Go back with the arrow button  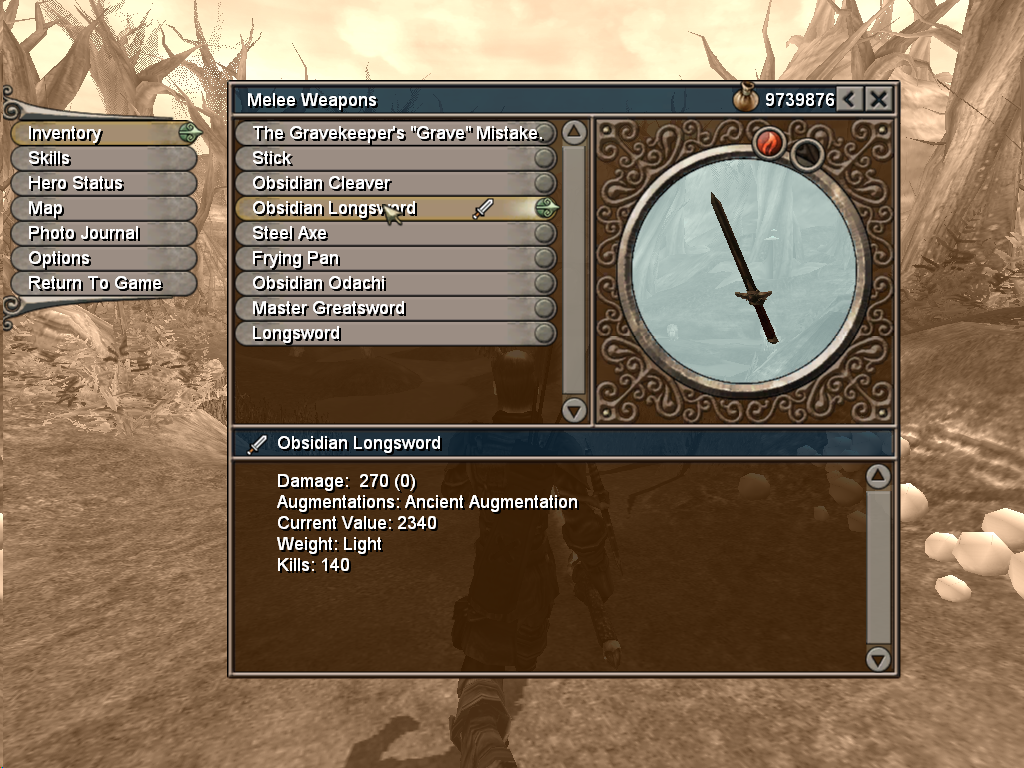[849, 99]
